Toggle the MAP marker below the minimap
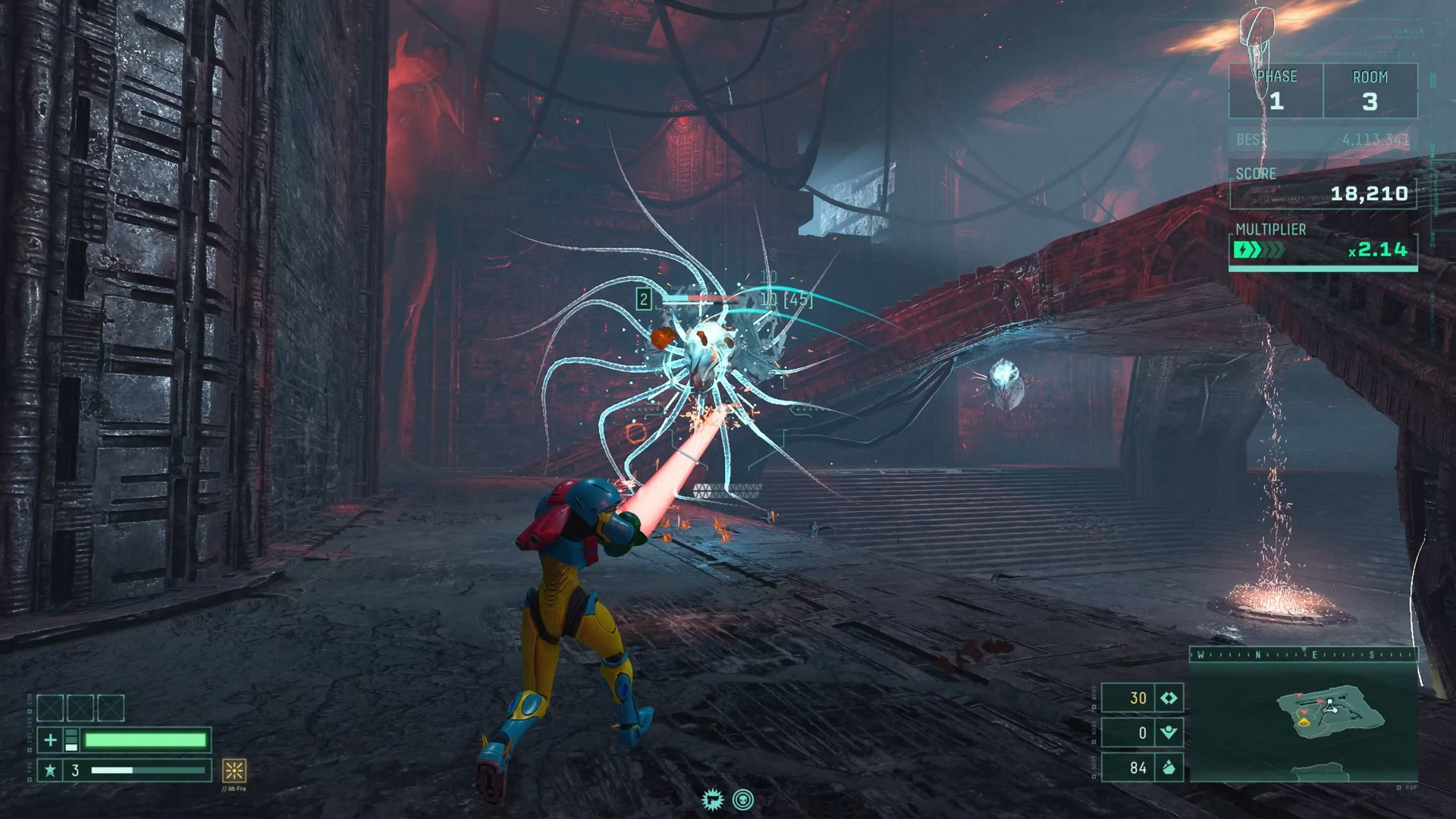Screen dimensions: 1456x819 [x=1407, y=786]
